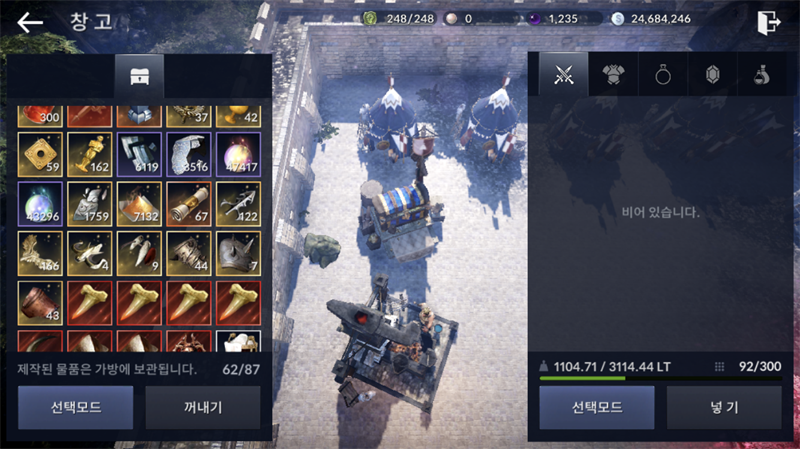Image resolution: width=800 pixels, height=449 pixels.
Task: Go back with the arrow button
Action: 30,22
